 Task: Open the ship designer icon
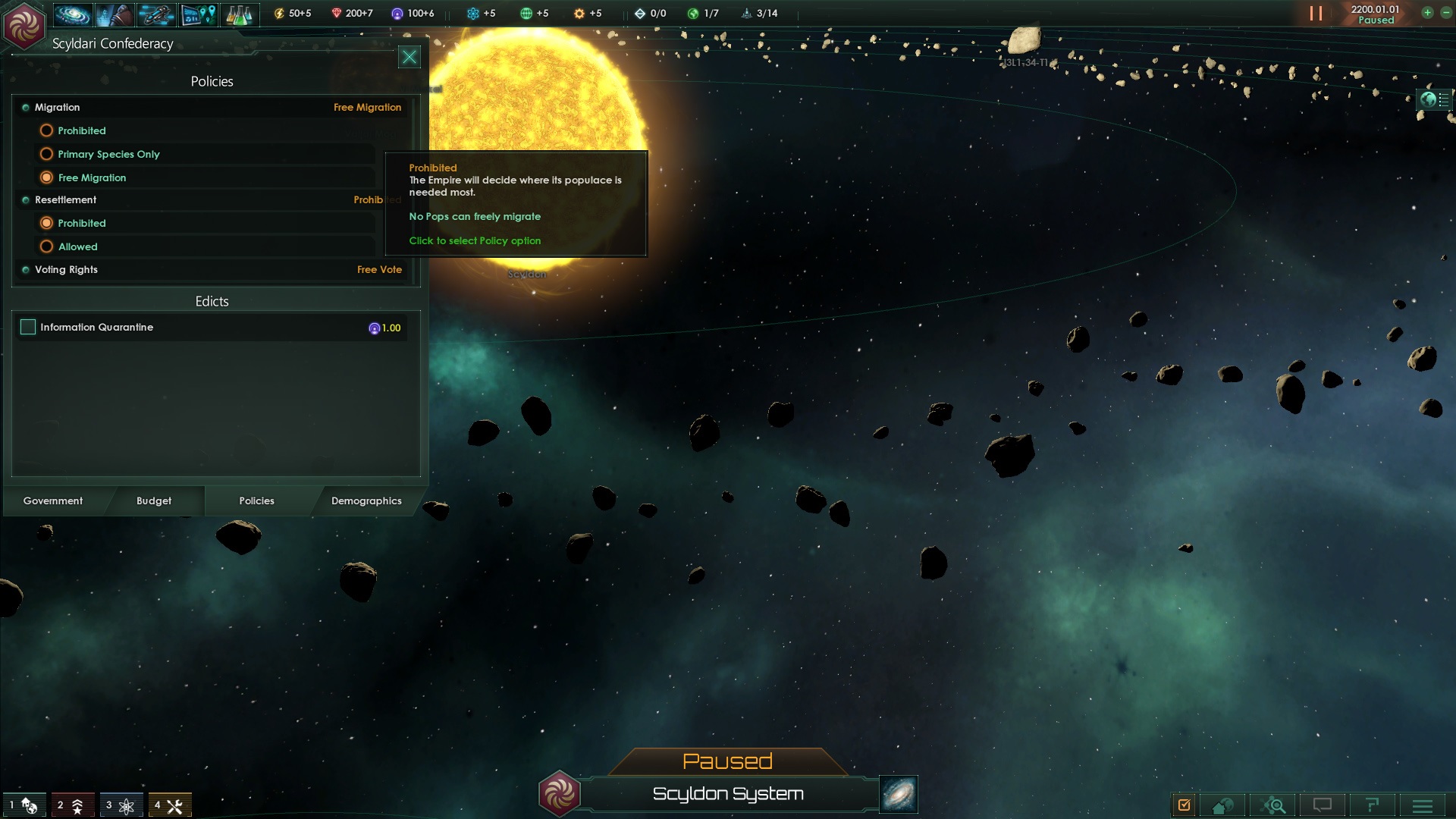156,14
